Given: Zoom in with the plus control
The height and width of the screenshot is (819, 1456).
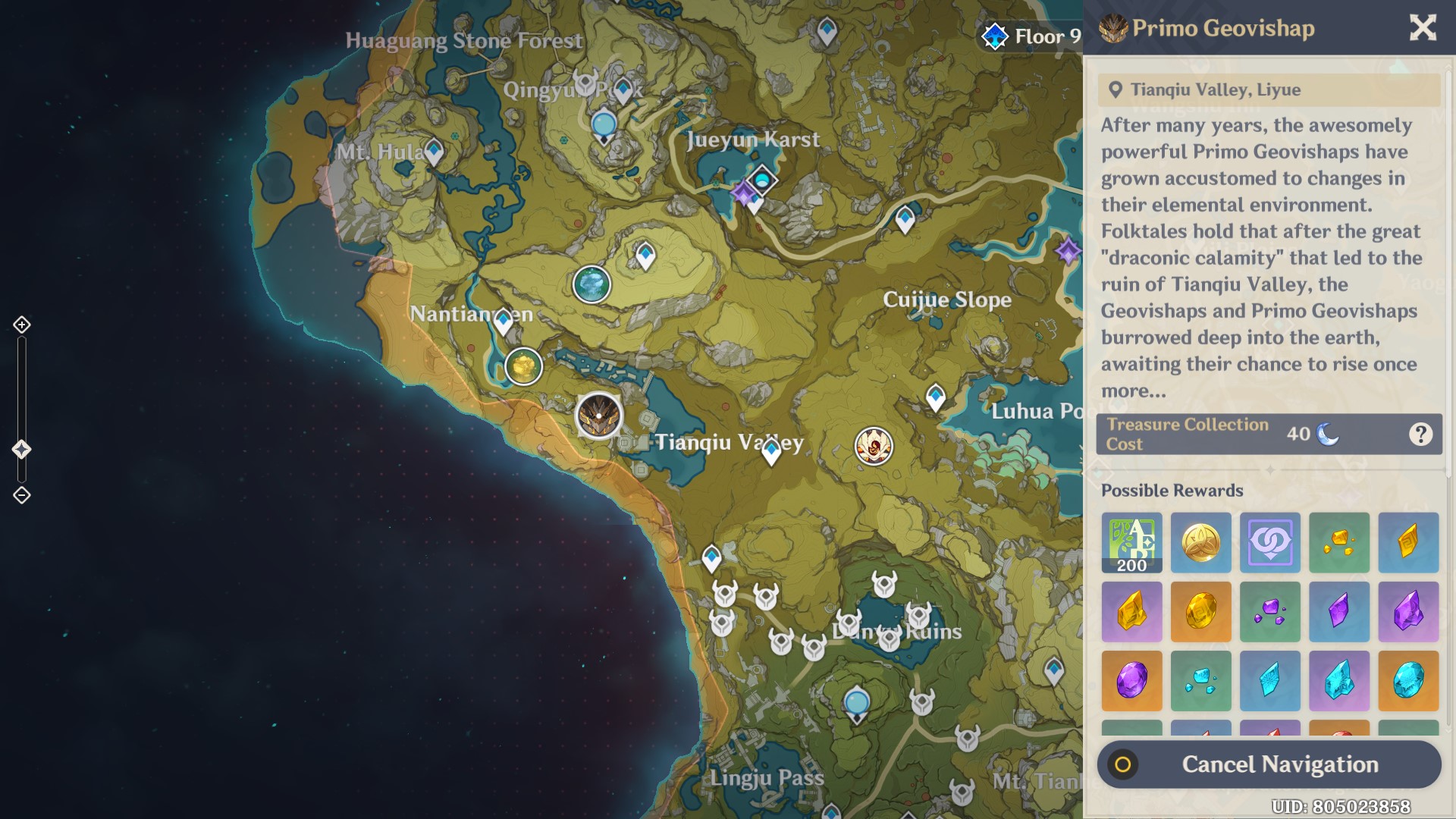Looking at the screenshot, I should 20,325.
